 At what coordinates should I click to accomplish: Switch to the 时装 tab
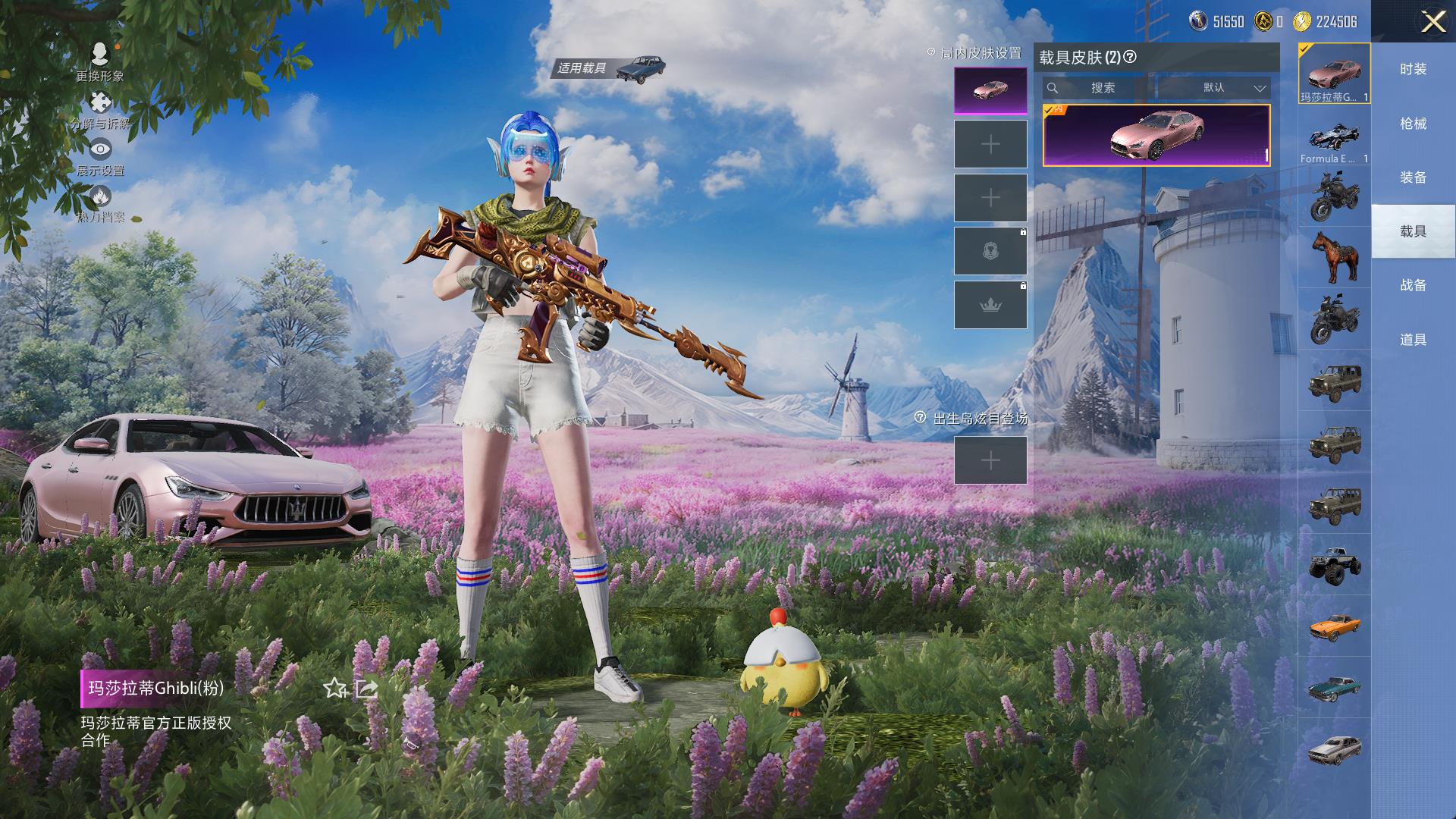(x=1413, y=69)
